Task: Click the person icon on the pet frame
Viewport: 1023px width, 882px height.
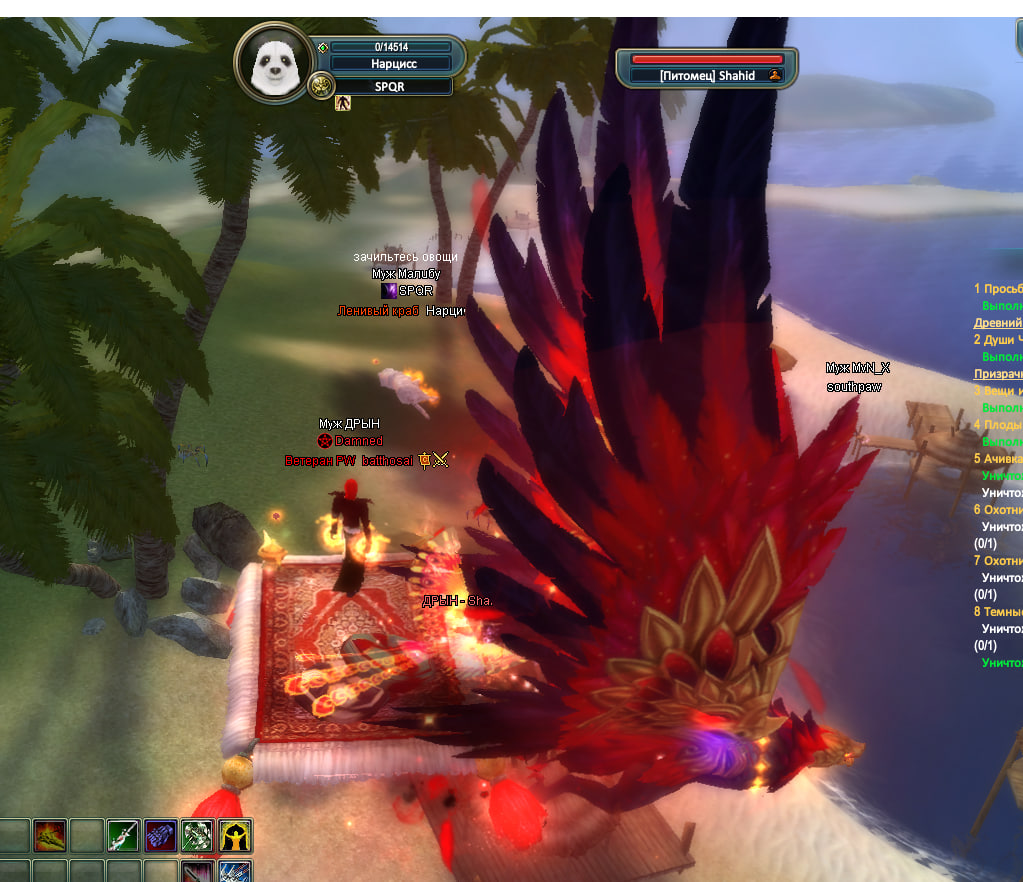Action: click(774, 76)
